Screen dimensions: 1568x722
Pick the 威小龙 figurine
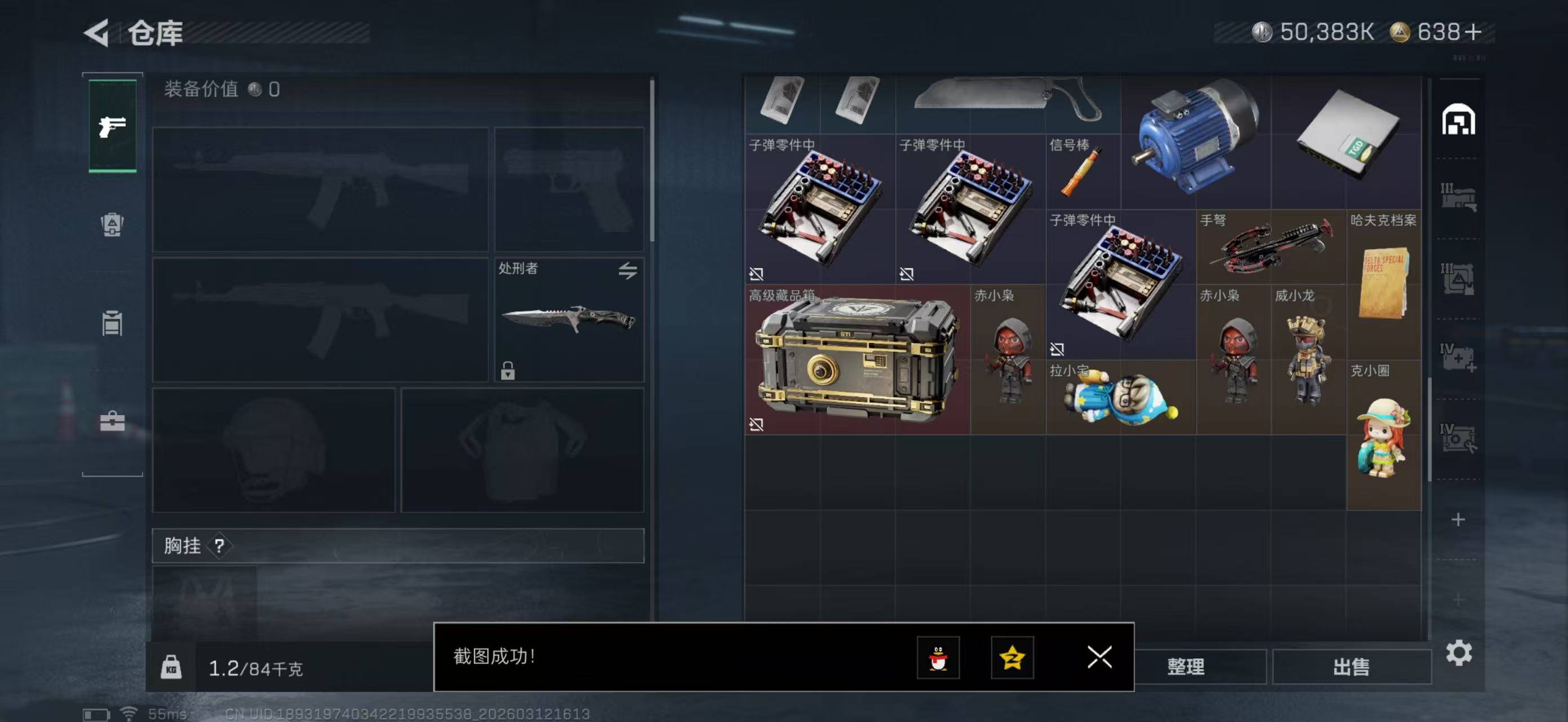1308,360
